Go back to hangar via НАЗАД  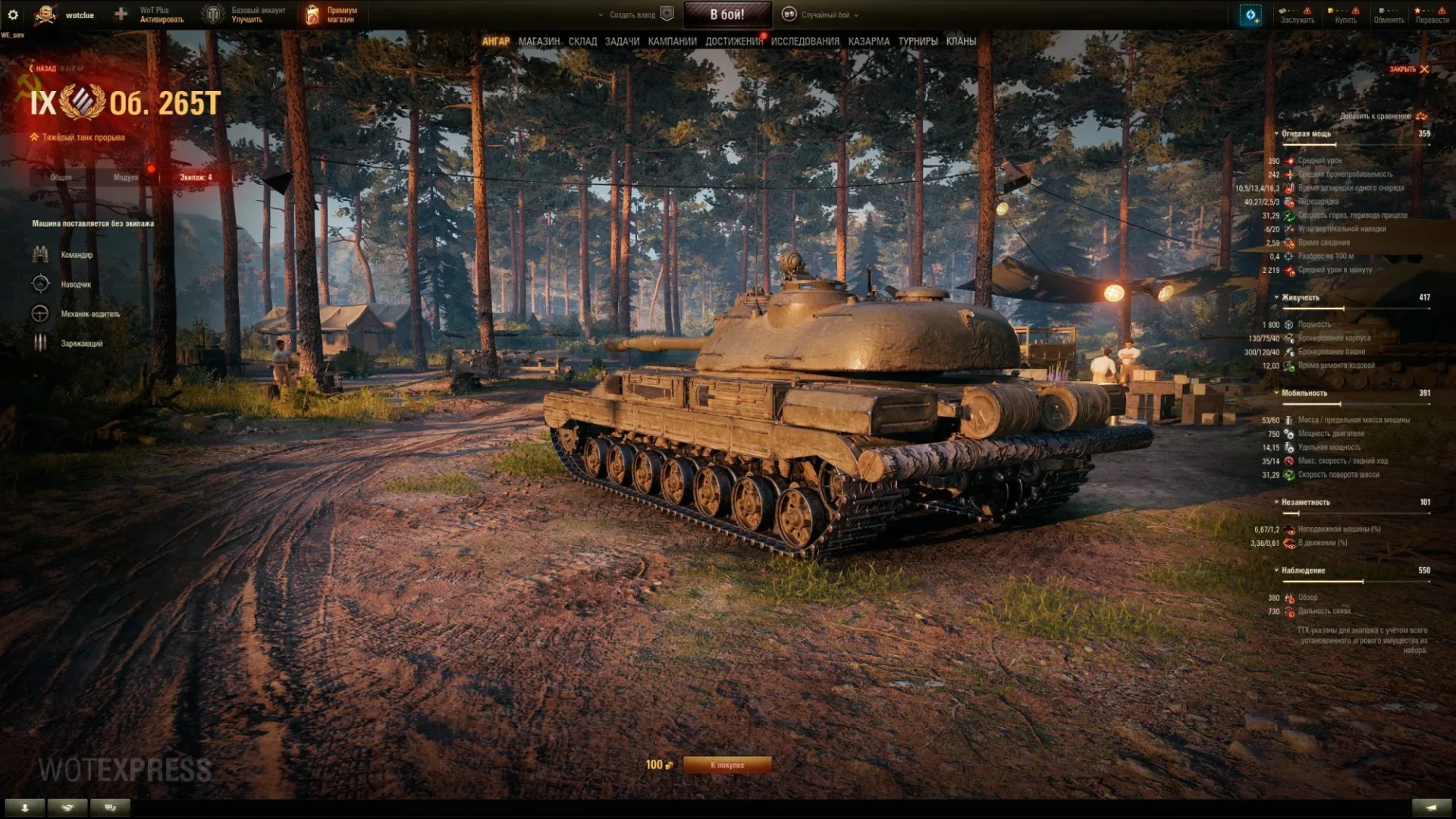(44, 69)
